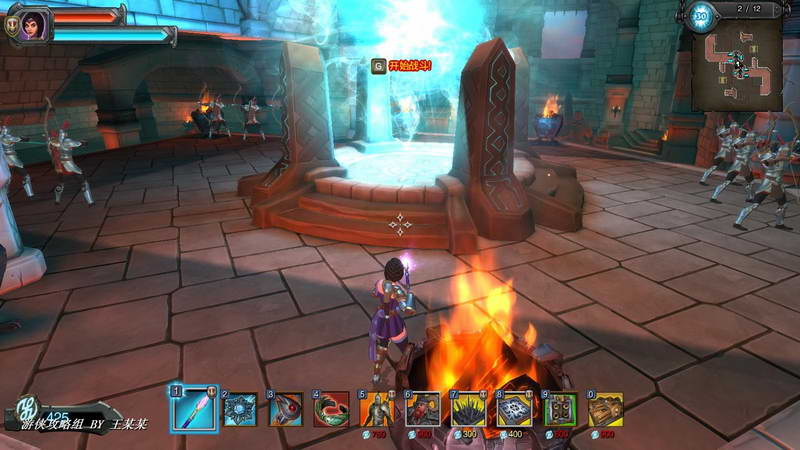This screenshot has height=450, width=800.
Task: Pick the green curved claw item in slot 4
Action: tap(332, 410)
